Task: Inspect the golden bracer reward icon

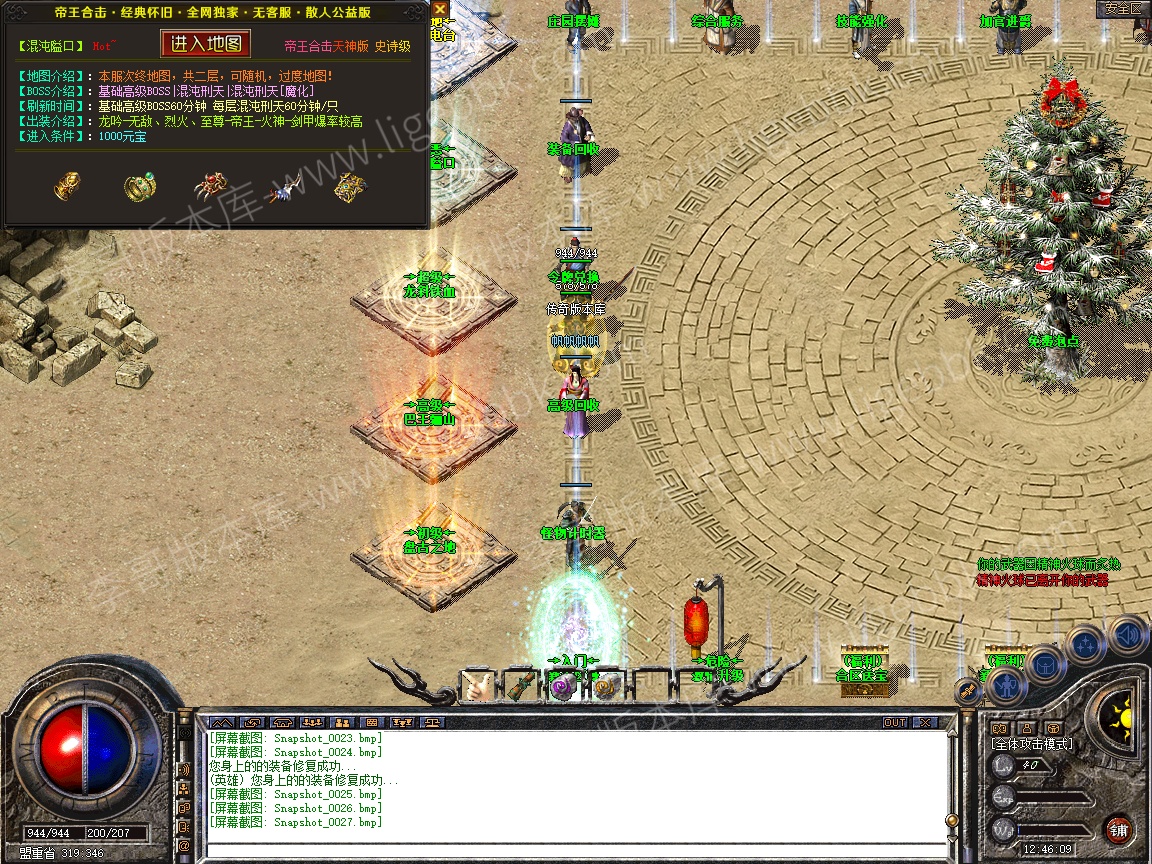Action: click(67, 186)
